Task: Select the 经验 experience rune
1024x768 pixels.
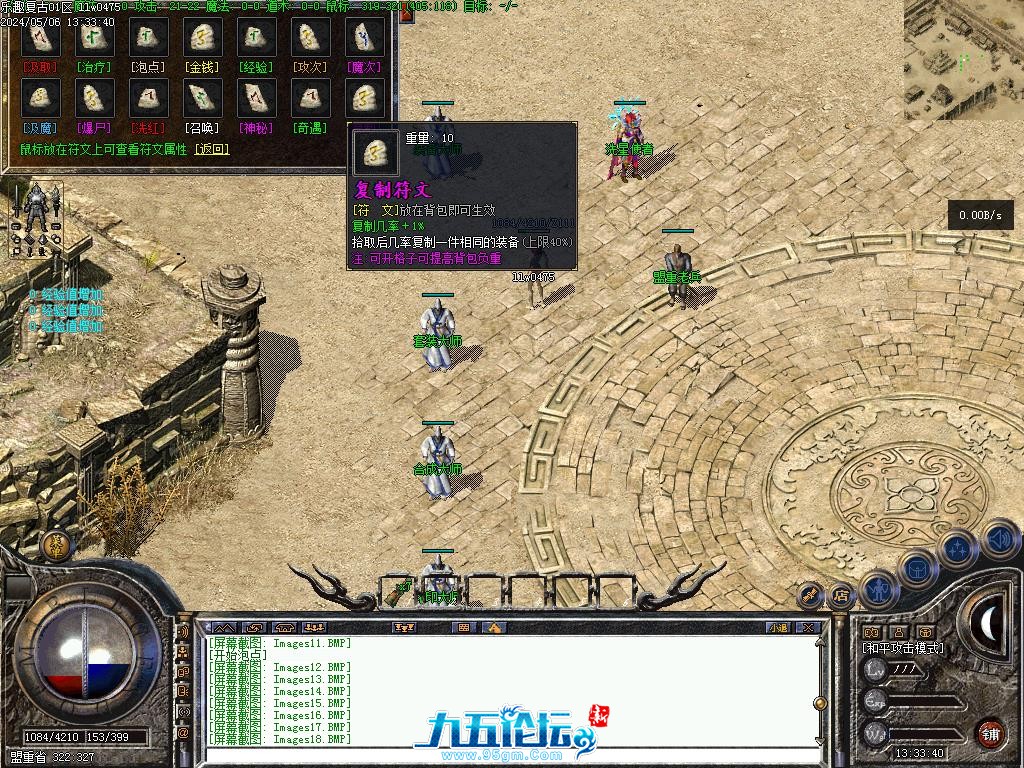Action: click(257, 38)
